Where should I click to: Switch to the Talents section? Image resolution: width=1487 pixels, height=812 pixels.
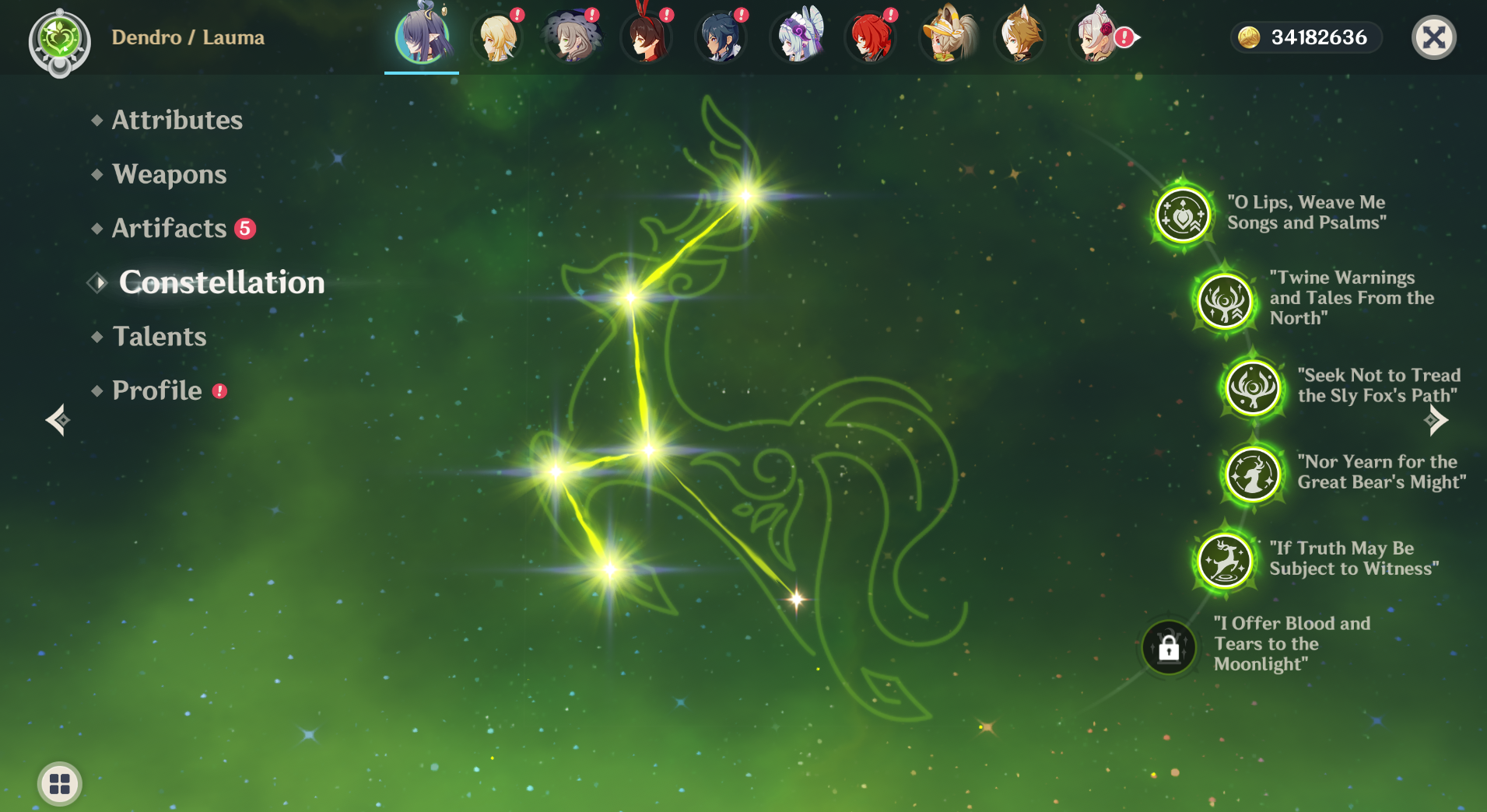(159, 337)
